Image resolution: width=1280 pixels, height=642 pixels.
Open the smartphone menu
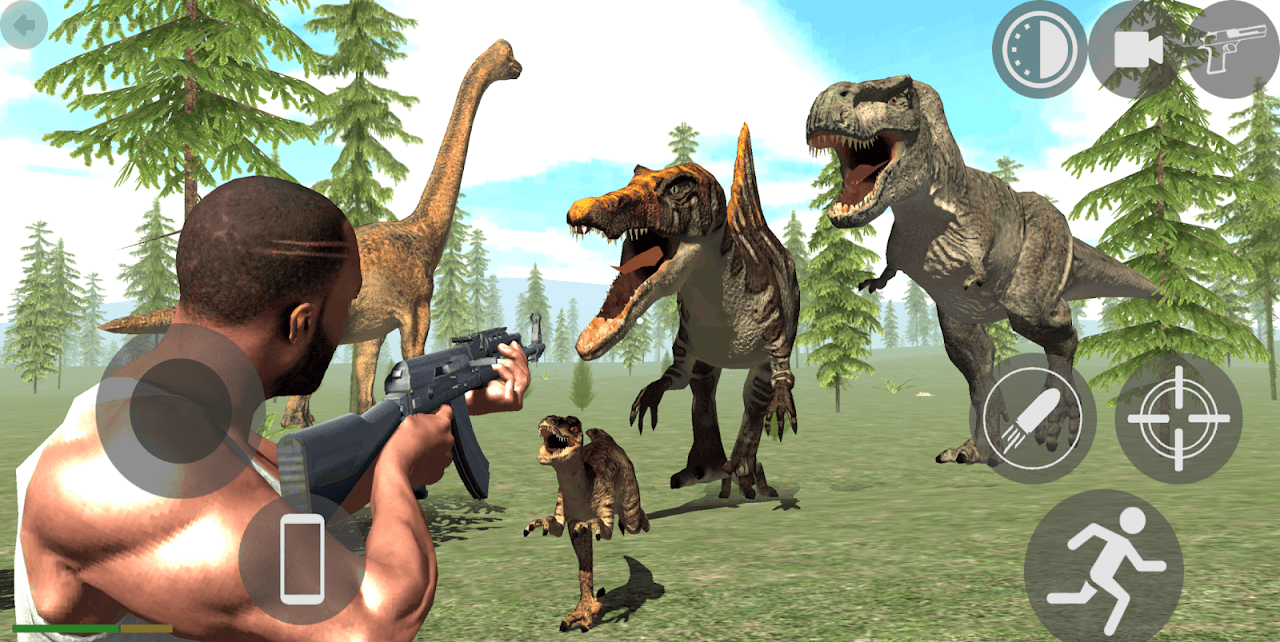pyautogui.click(x=301, y=558)
